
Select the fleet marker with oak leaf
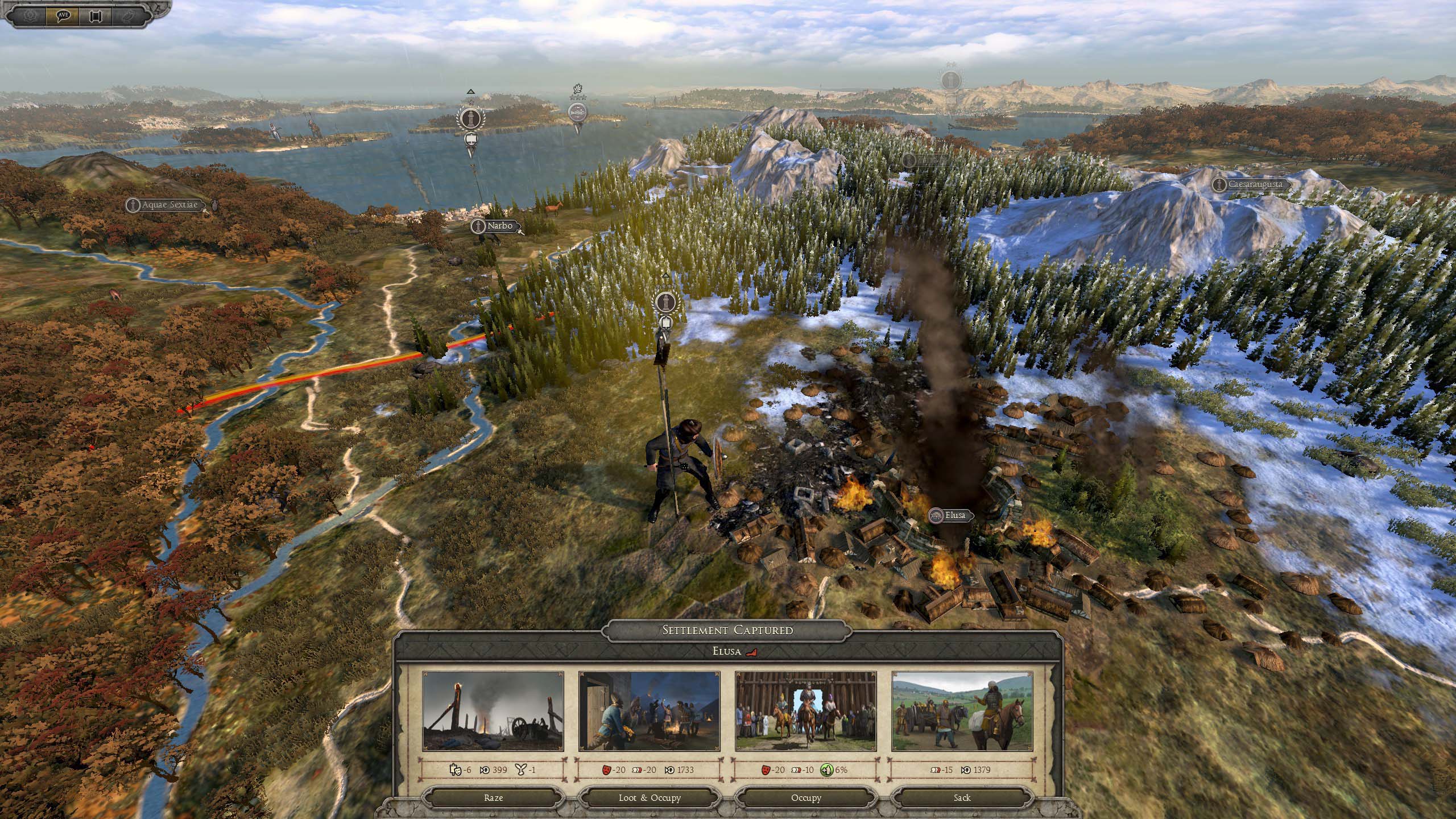[x=577, y=112]
